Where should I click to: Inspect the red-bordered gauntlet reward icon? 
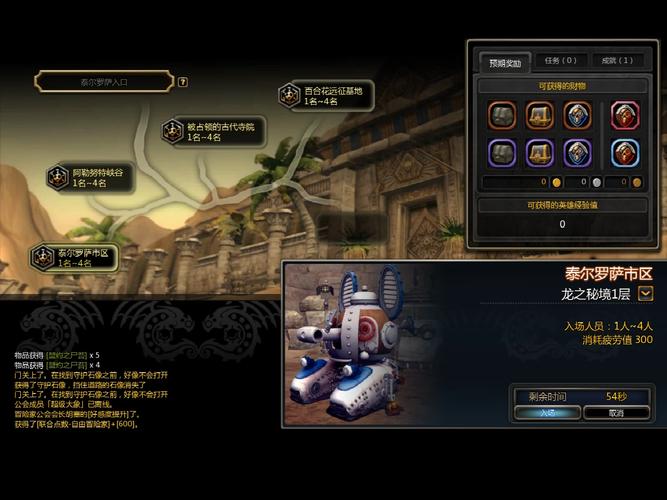(625, 115)
